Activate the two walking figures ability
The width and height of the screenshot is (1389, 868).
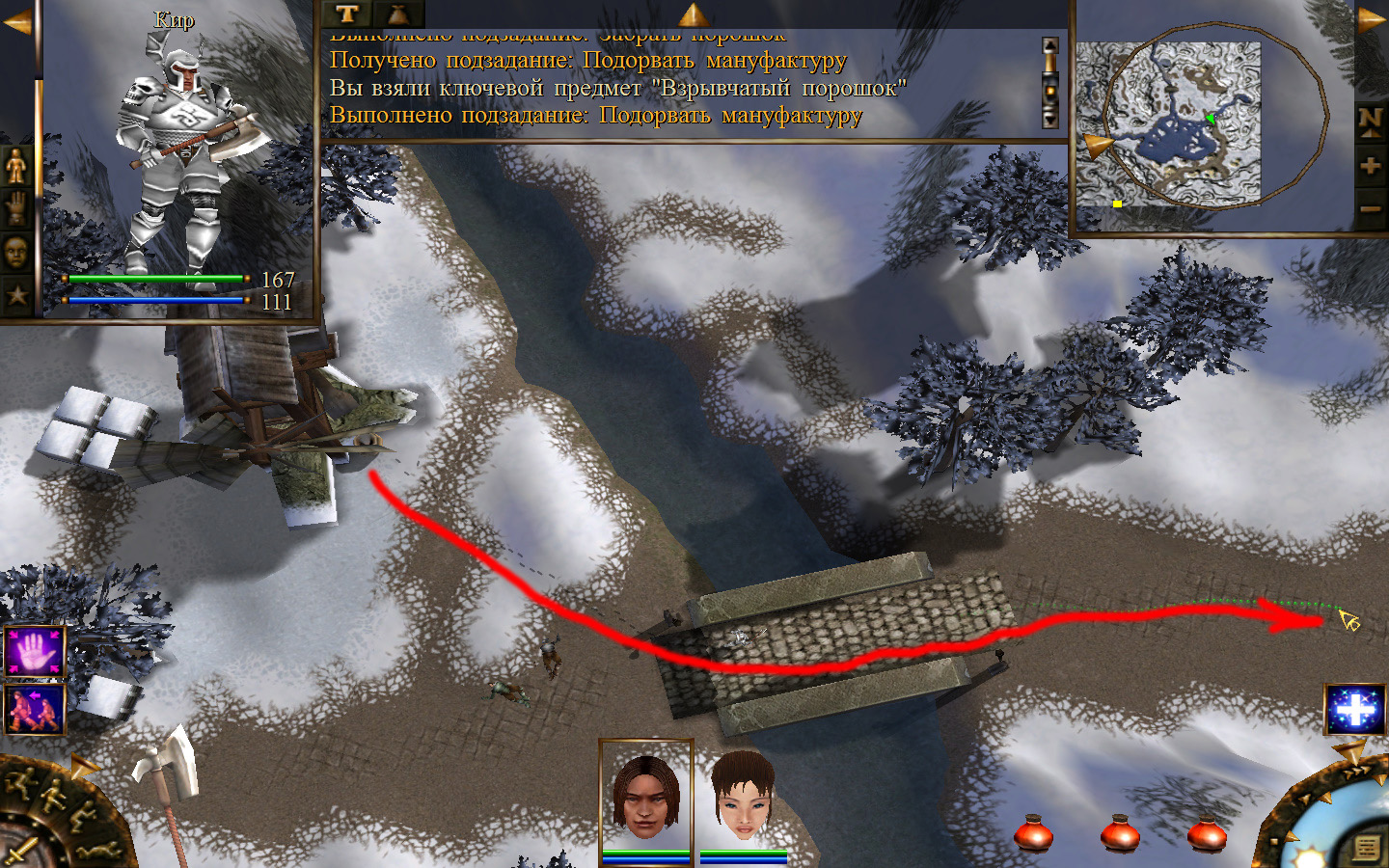(35, 709)
